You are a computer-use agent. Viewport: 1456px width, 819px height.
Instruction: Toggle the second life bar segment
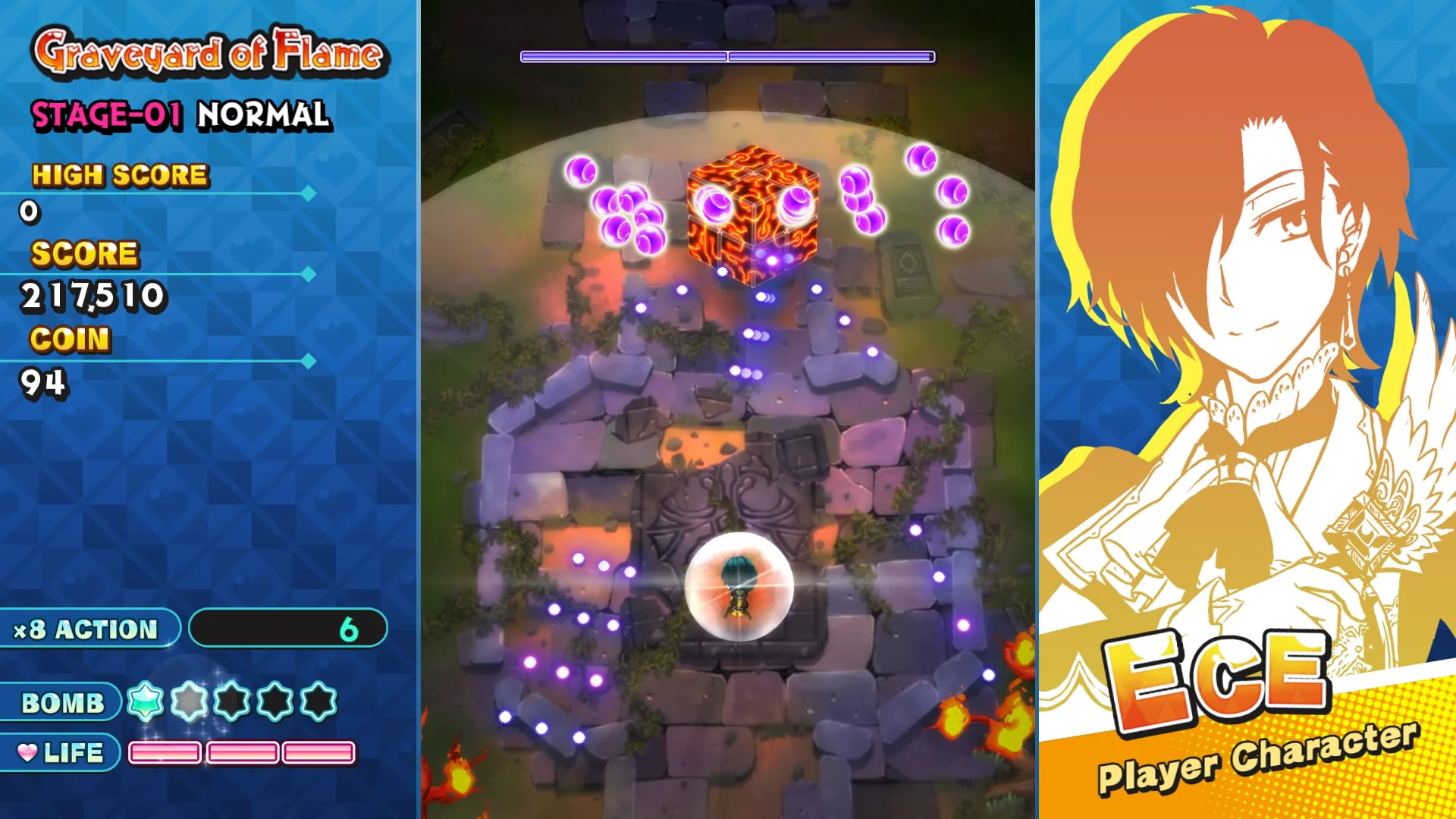click(x=241, y=752)
